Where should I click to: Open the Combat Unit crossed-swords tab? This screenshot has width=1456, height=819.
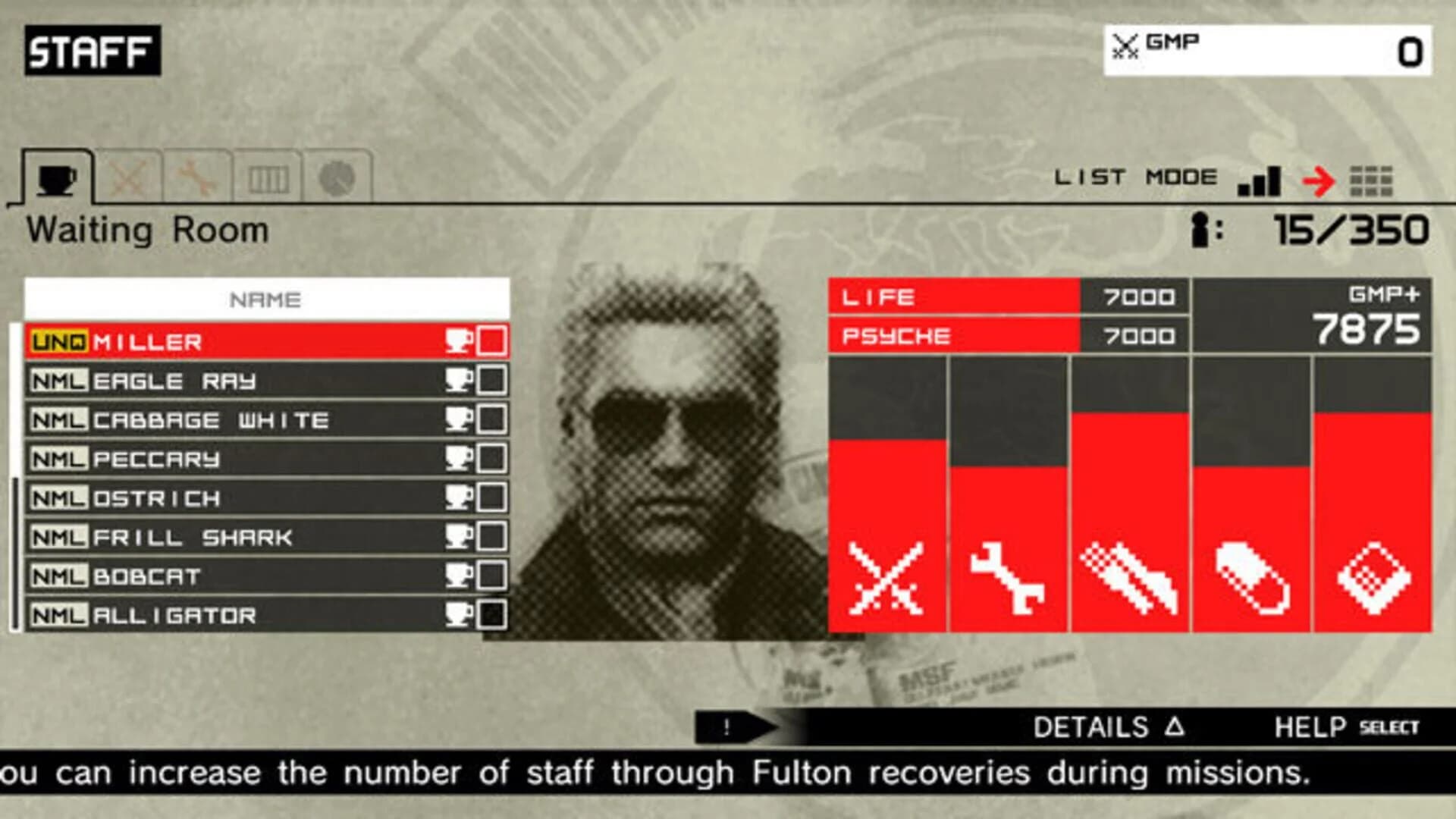[129, 178]
